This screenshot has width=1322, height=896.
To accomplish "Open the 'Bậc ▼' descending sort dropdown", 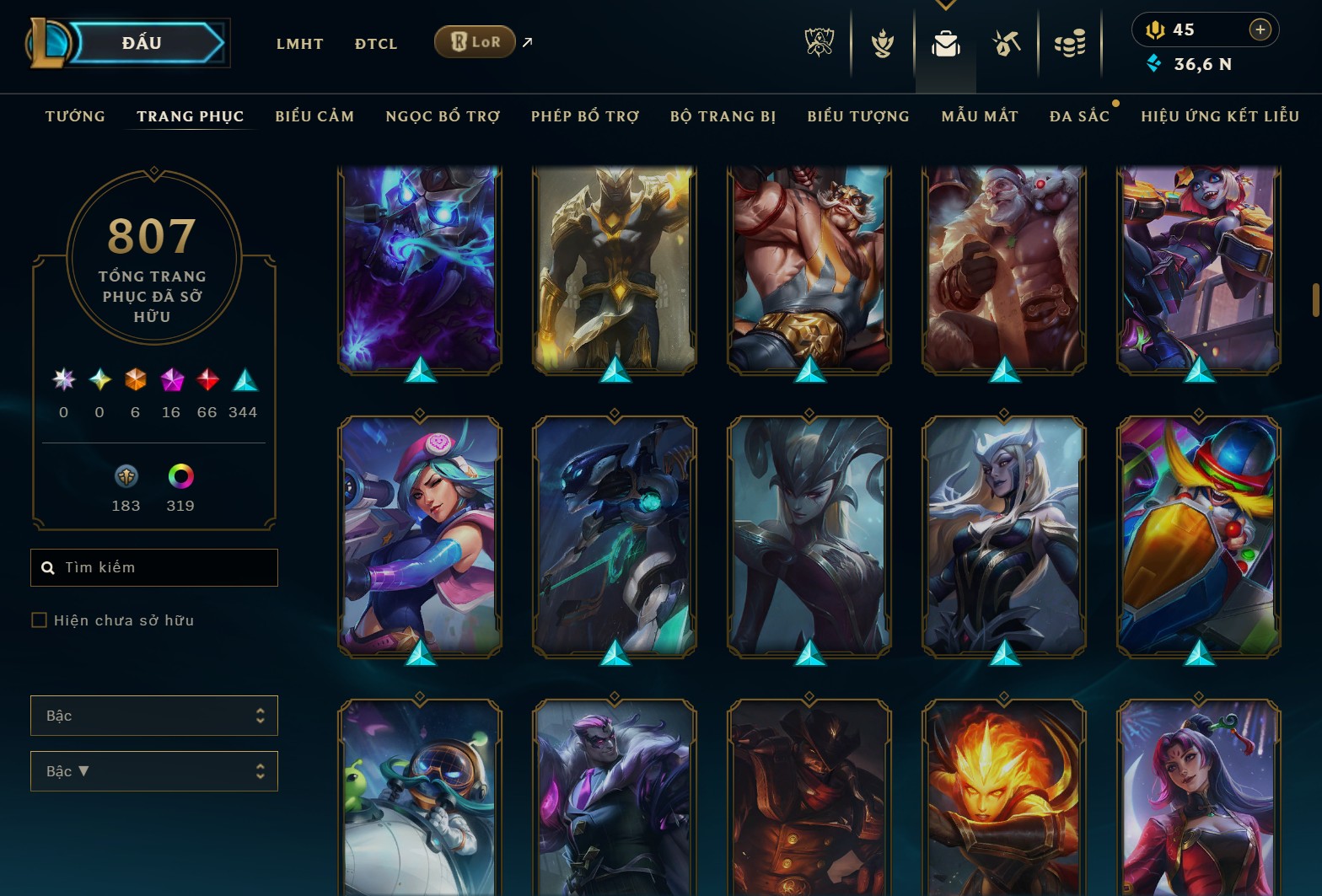I will tap(154, 771).
